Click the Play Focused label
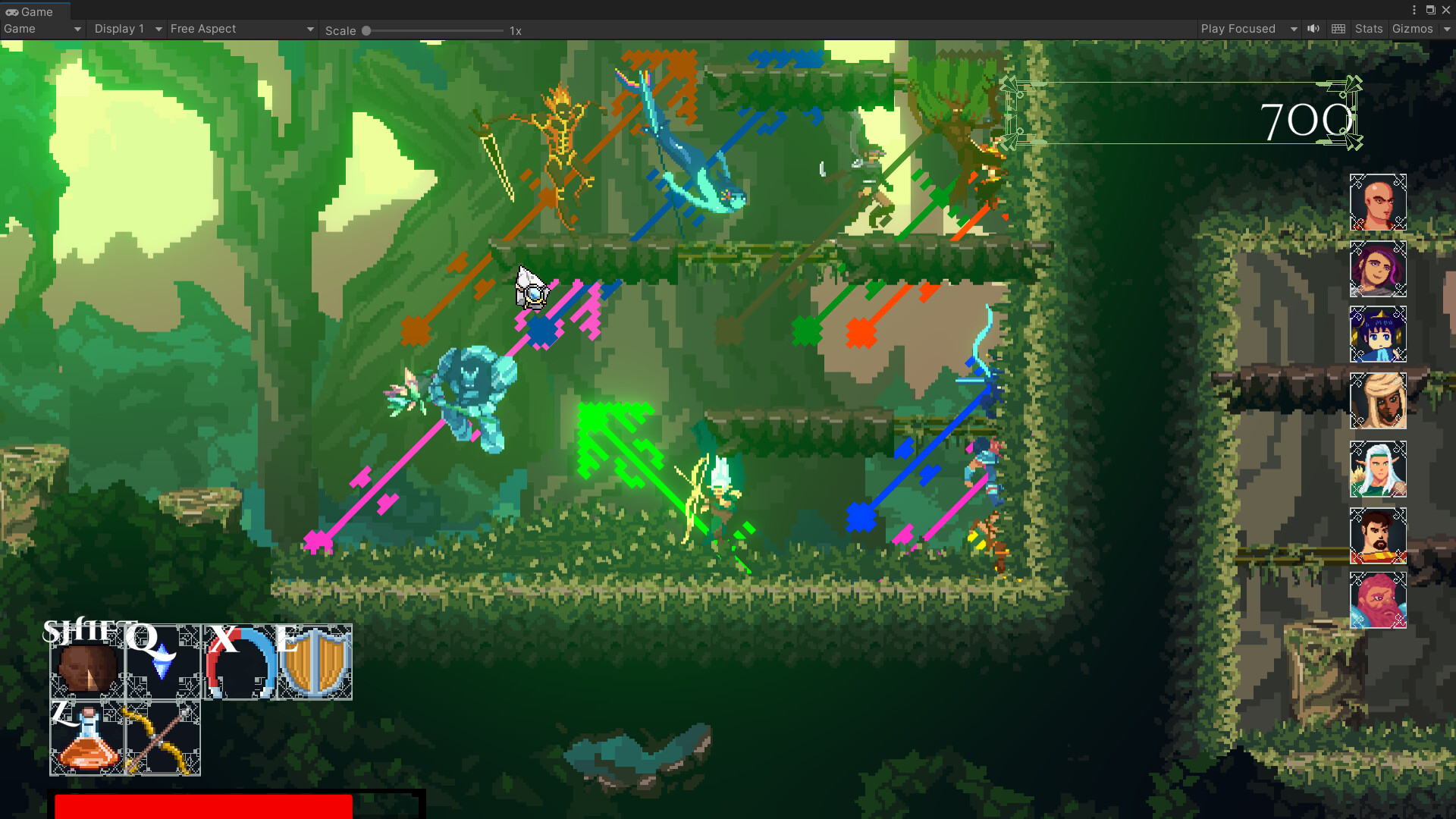Viewport: 1456px width, 819px height. [x=1236, y=29]
